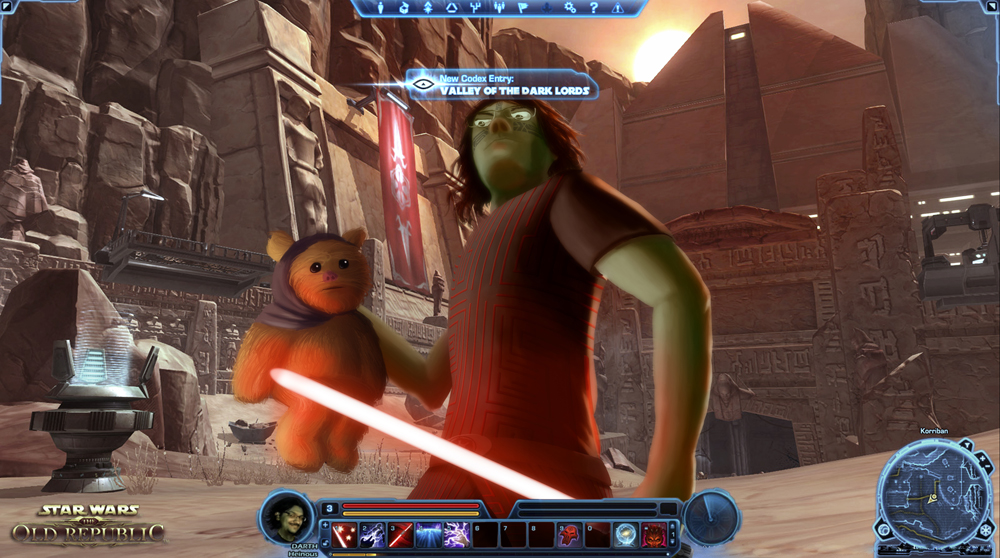Activate the purple lightning ability in slot 5

pyautogui.click(x=457, y=534)
